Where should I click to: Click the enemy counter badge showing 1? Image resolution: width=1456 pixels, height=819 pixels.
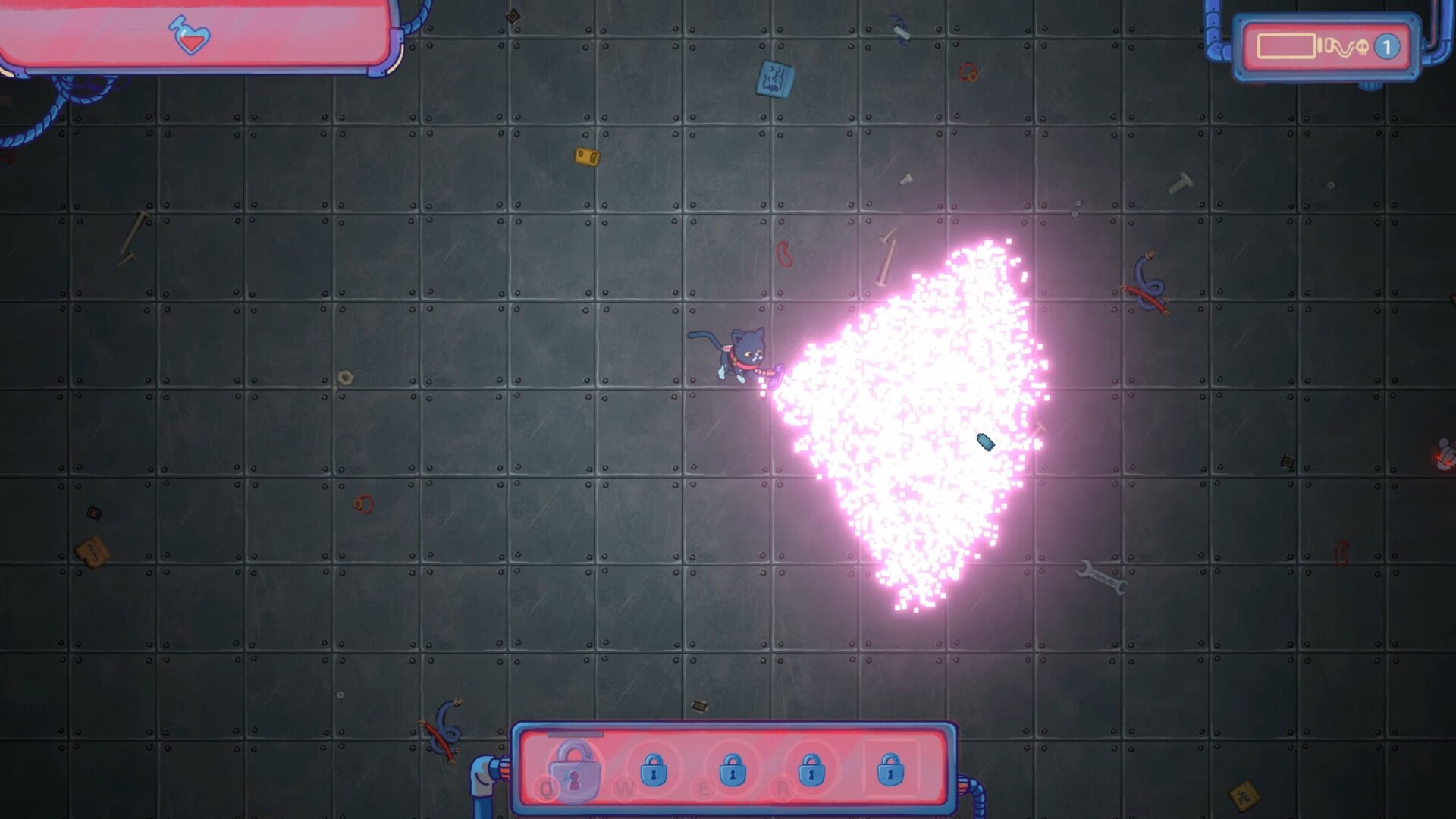point(1387,47)
